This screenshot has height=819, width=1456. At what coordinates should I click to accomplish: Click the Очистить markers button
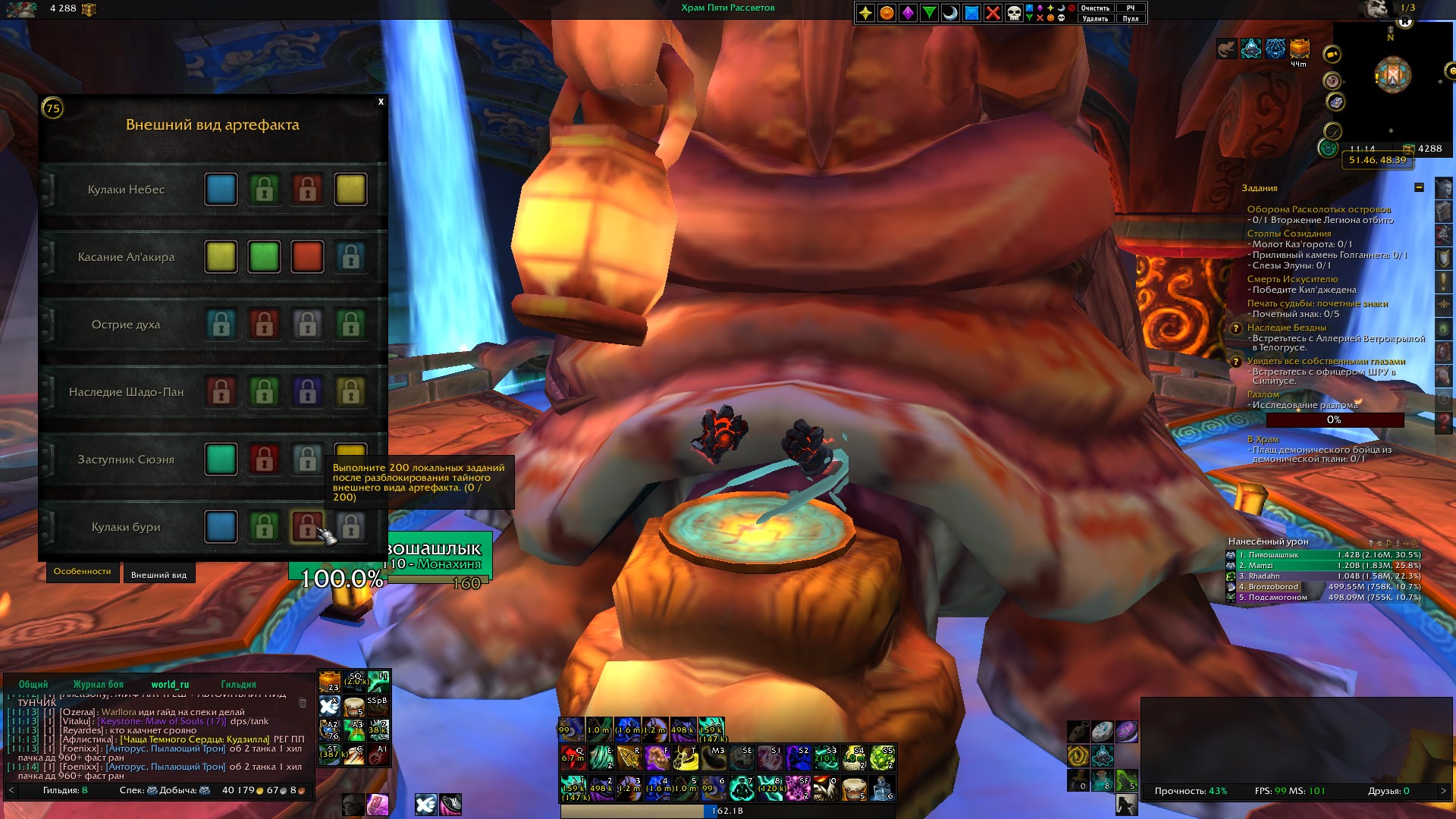[1095, 8]
